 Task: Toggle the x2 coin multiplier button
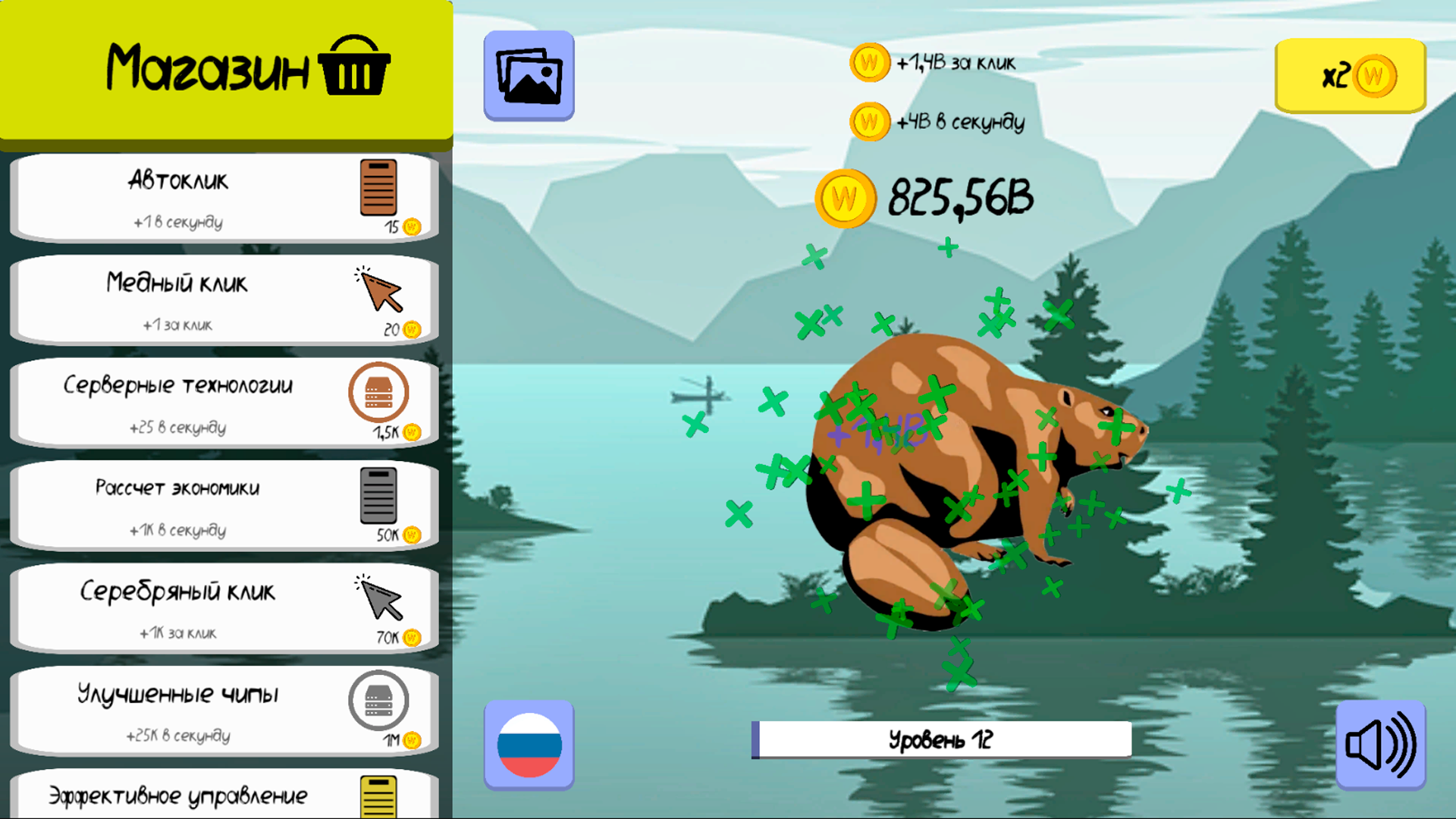coord(1349,74)
